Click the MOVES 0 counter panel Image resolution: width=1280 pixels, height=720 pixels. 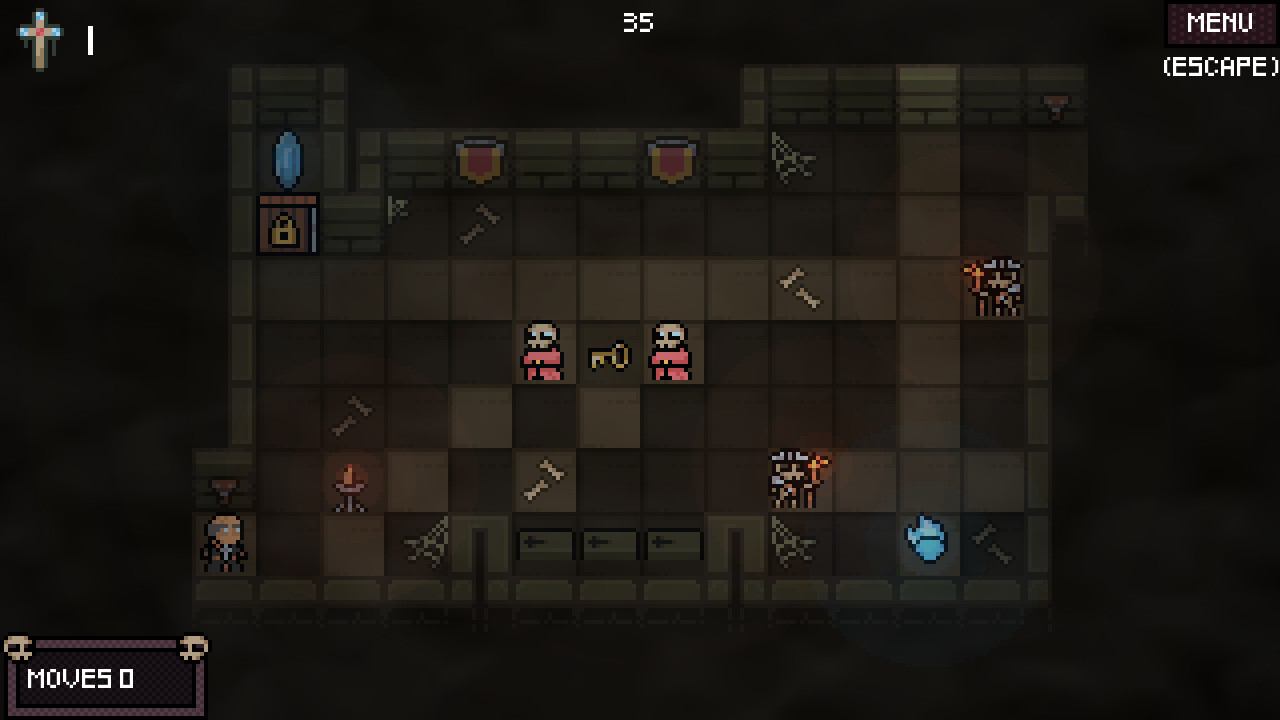[105, 679]
